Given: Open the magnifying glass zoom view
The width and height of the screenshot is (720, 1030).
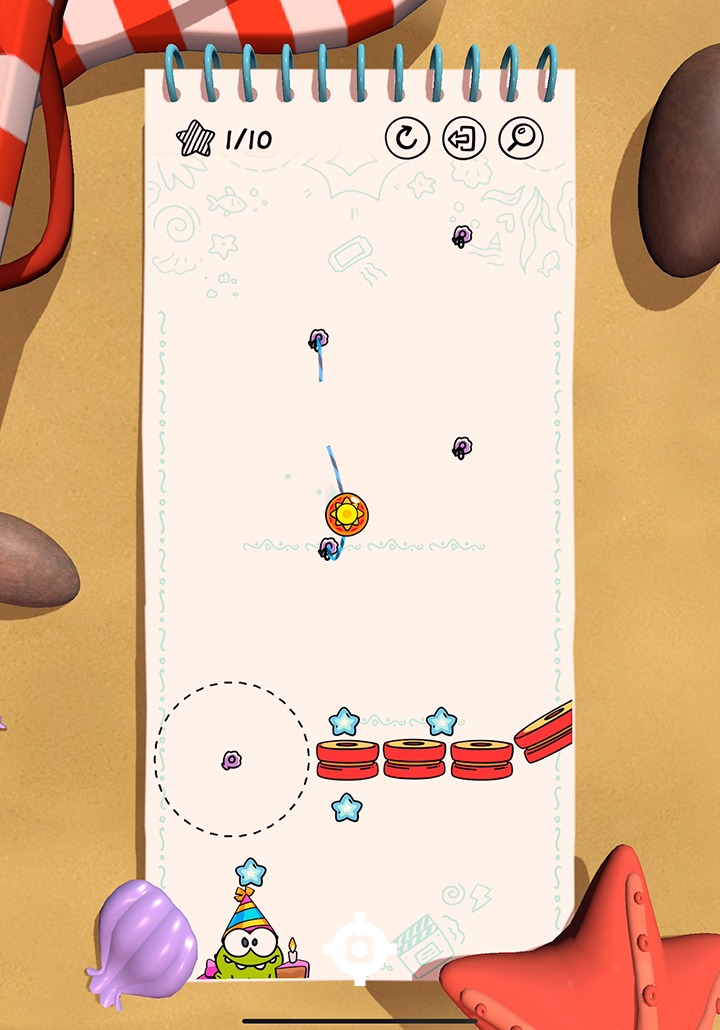Looking at the screenshot, I should point(521,139).
